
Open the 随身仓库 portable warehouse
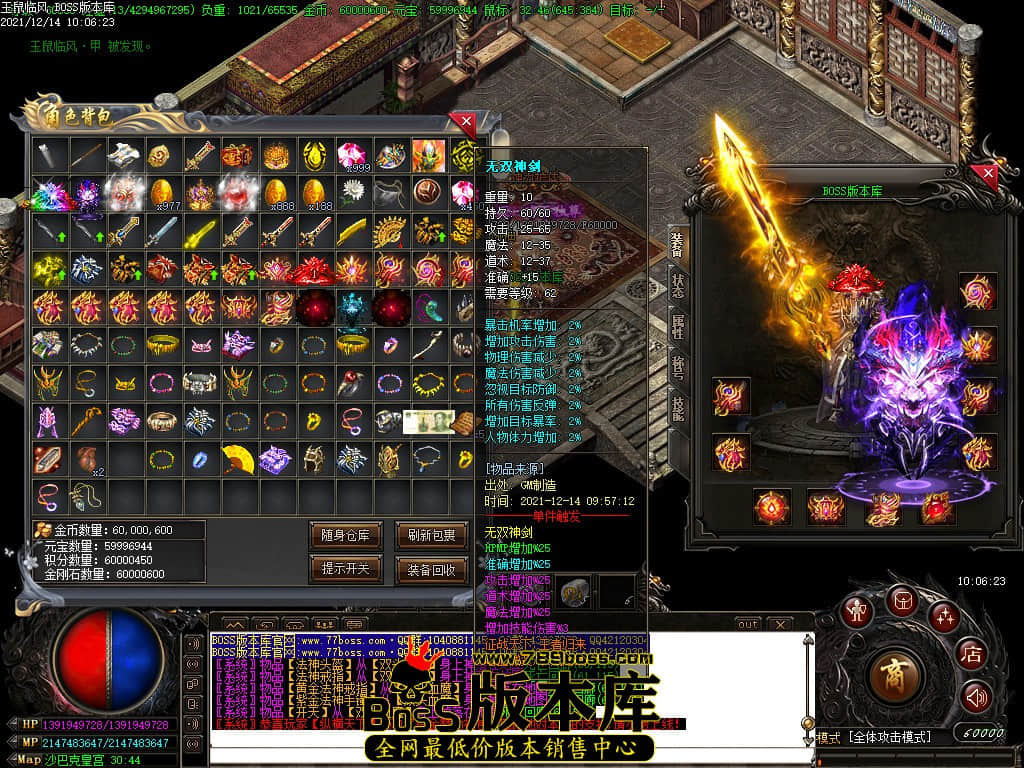[x=346, y=535]
